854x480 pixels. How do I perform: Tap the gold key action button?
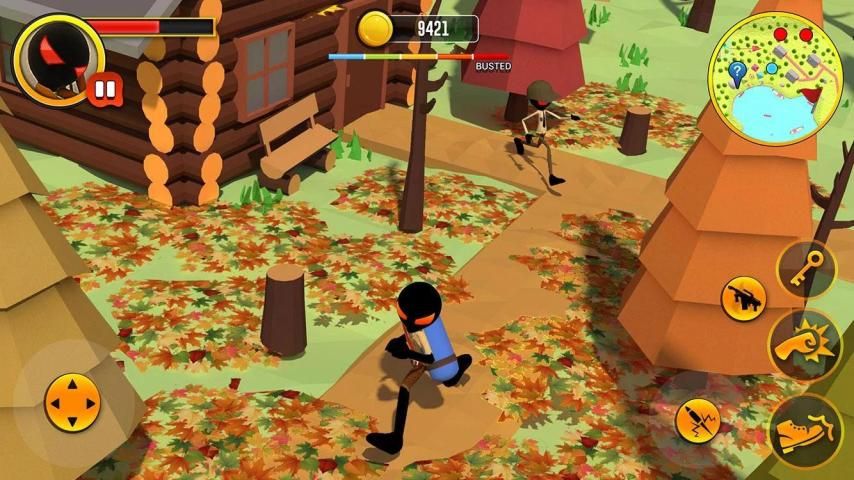coord(806,268)
